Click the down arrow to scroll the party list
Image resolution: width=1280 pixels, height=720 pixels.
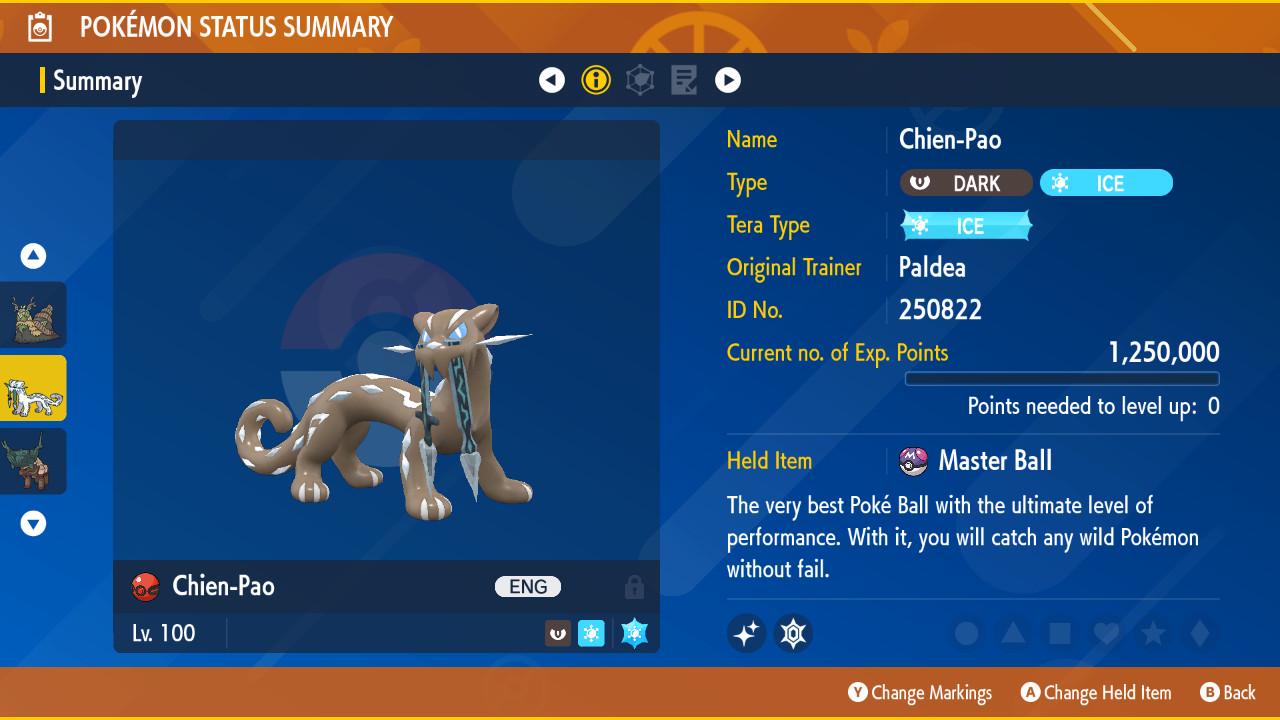(x=33, y=523)
